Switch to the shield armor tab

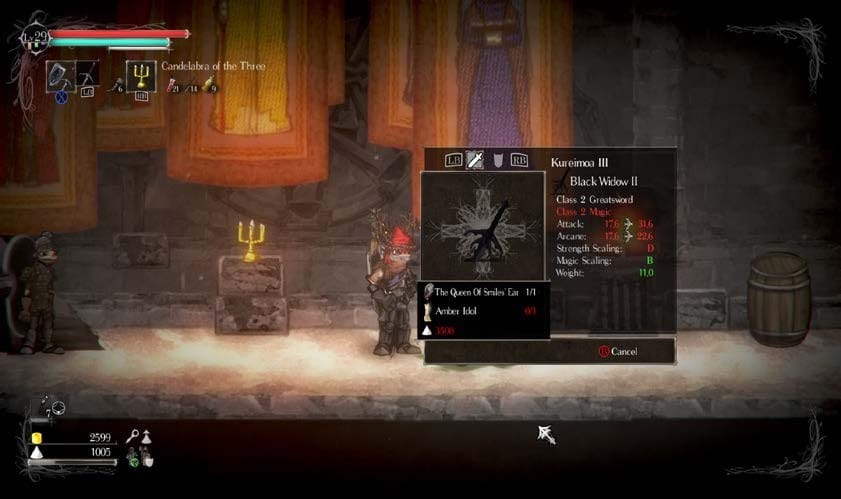[497, 160]
